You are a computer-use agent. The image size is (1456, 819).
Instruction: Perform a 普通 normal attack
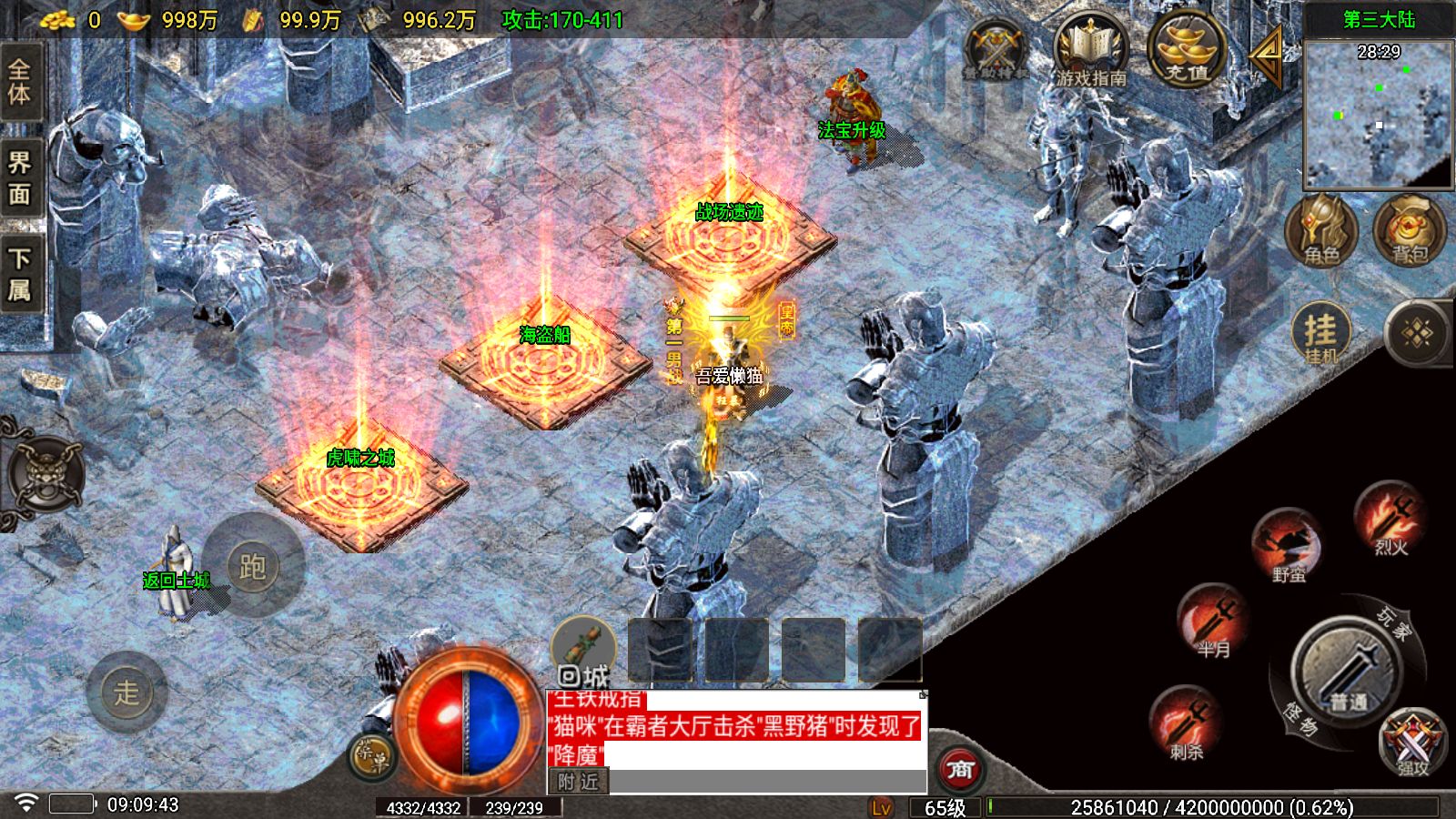coord(1347,672)
